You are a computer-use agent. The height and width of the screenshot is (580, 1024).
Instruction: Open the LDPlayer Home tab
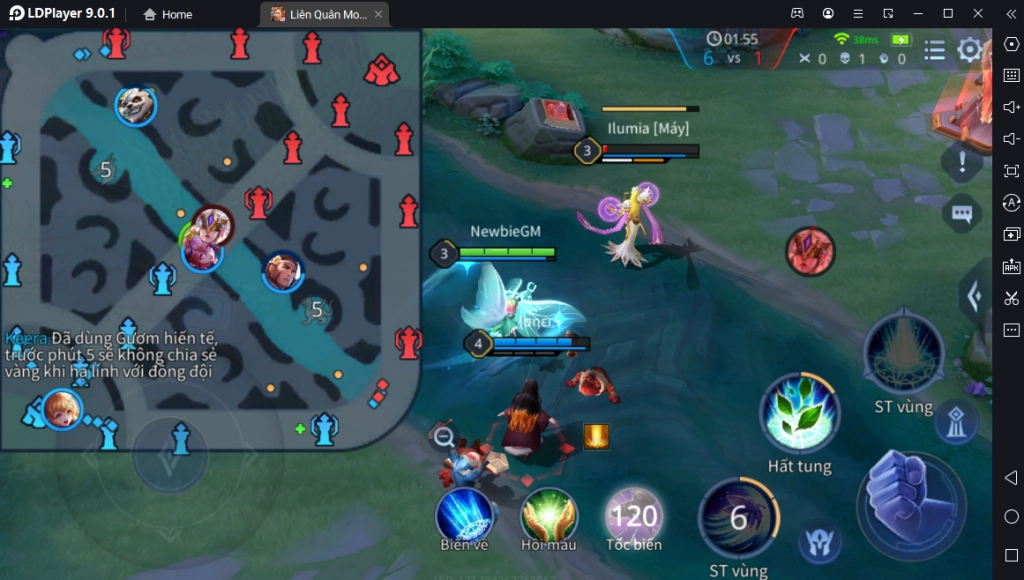coord(167,14)
